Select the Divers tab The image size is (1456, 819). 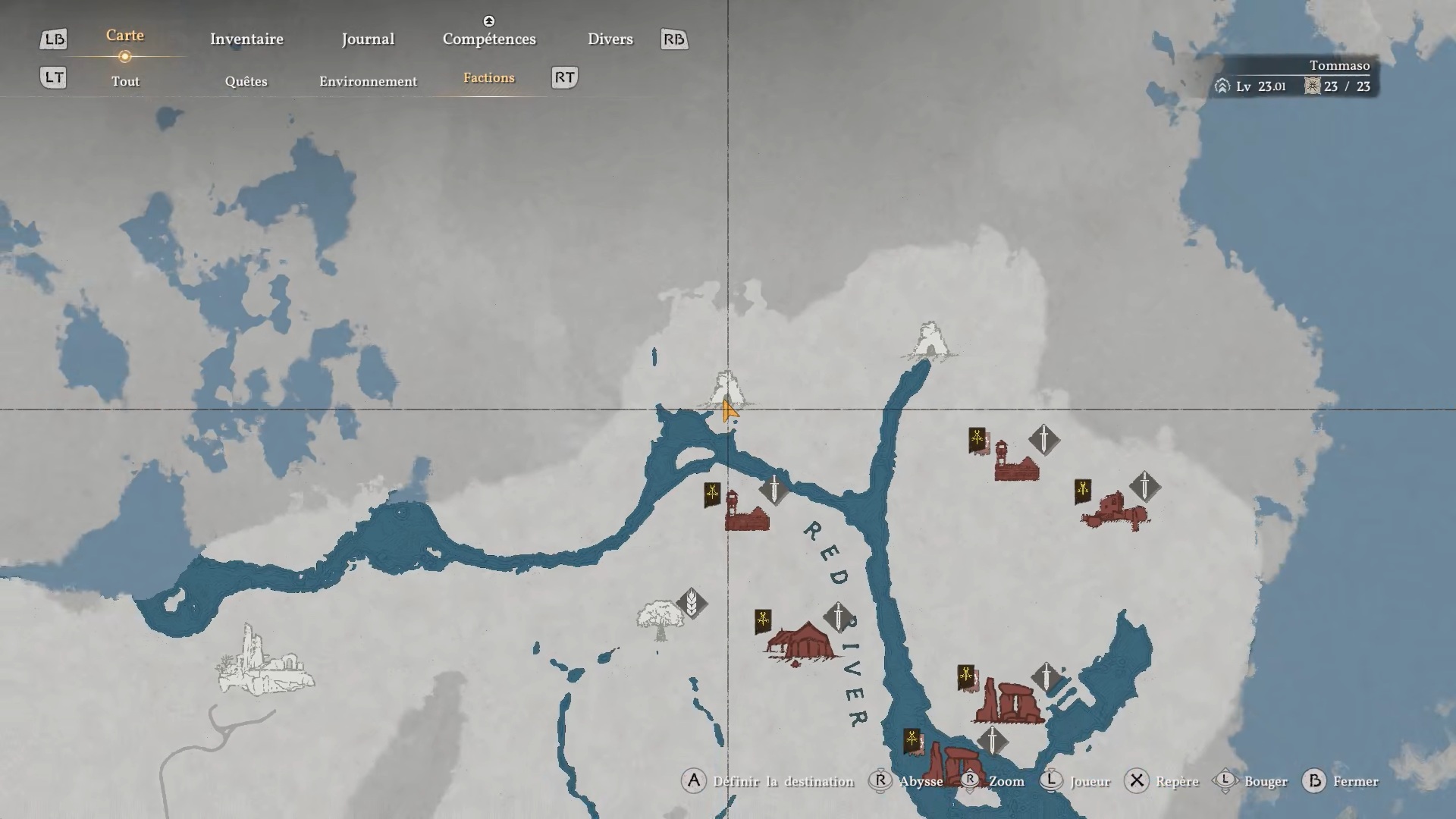610,39
